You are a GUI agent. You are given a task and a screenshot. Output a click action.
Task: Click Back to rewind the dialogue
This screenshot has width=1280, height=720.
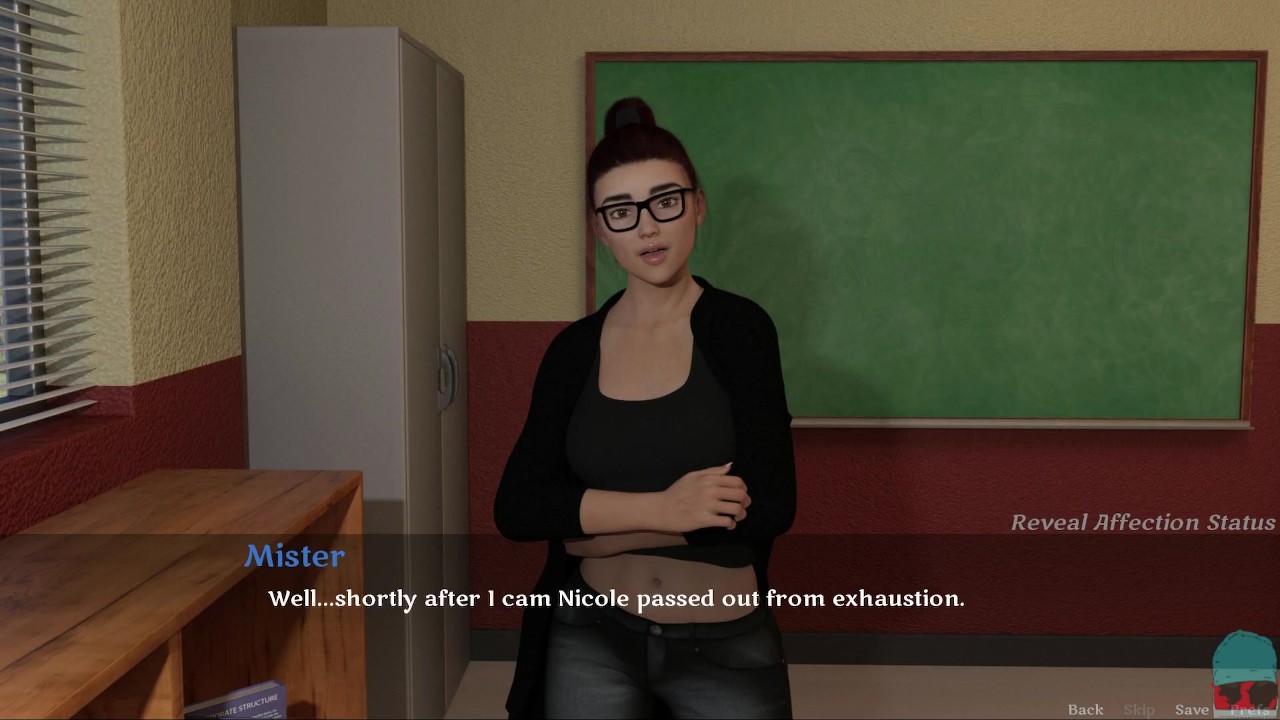point(1085,709)
